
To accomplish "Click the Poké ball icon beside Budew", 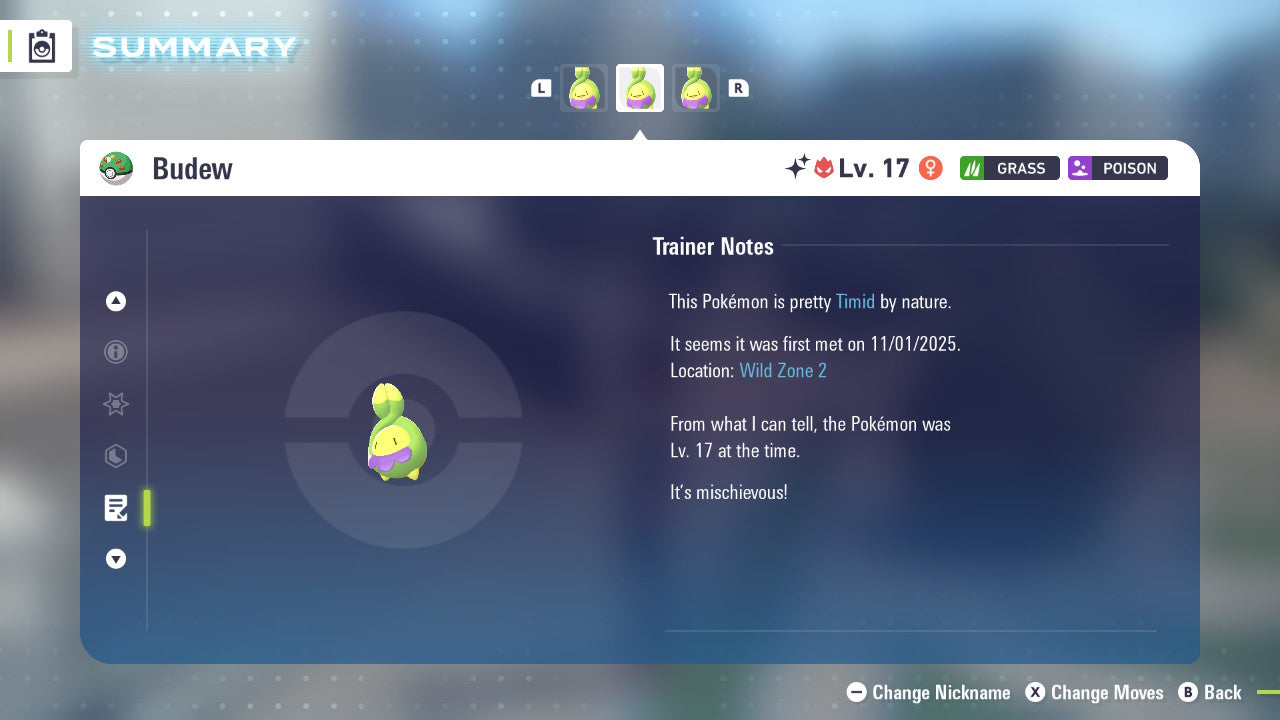I will [x=116, y=168].
